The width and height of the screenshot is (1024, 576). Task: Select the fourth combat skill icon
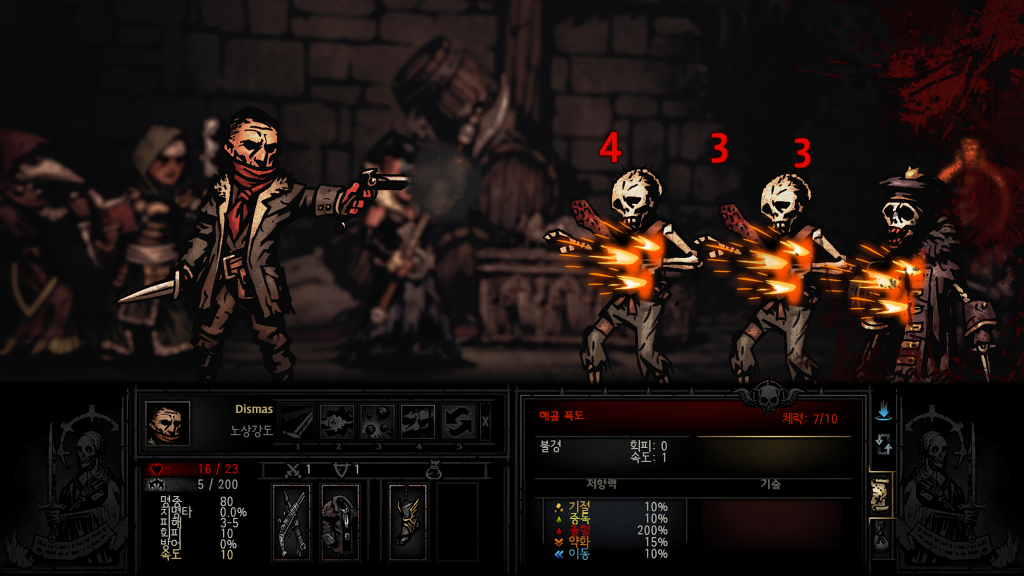coord(418,422)
